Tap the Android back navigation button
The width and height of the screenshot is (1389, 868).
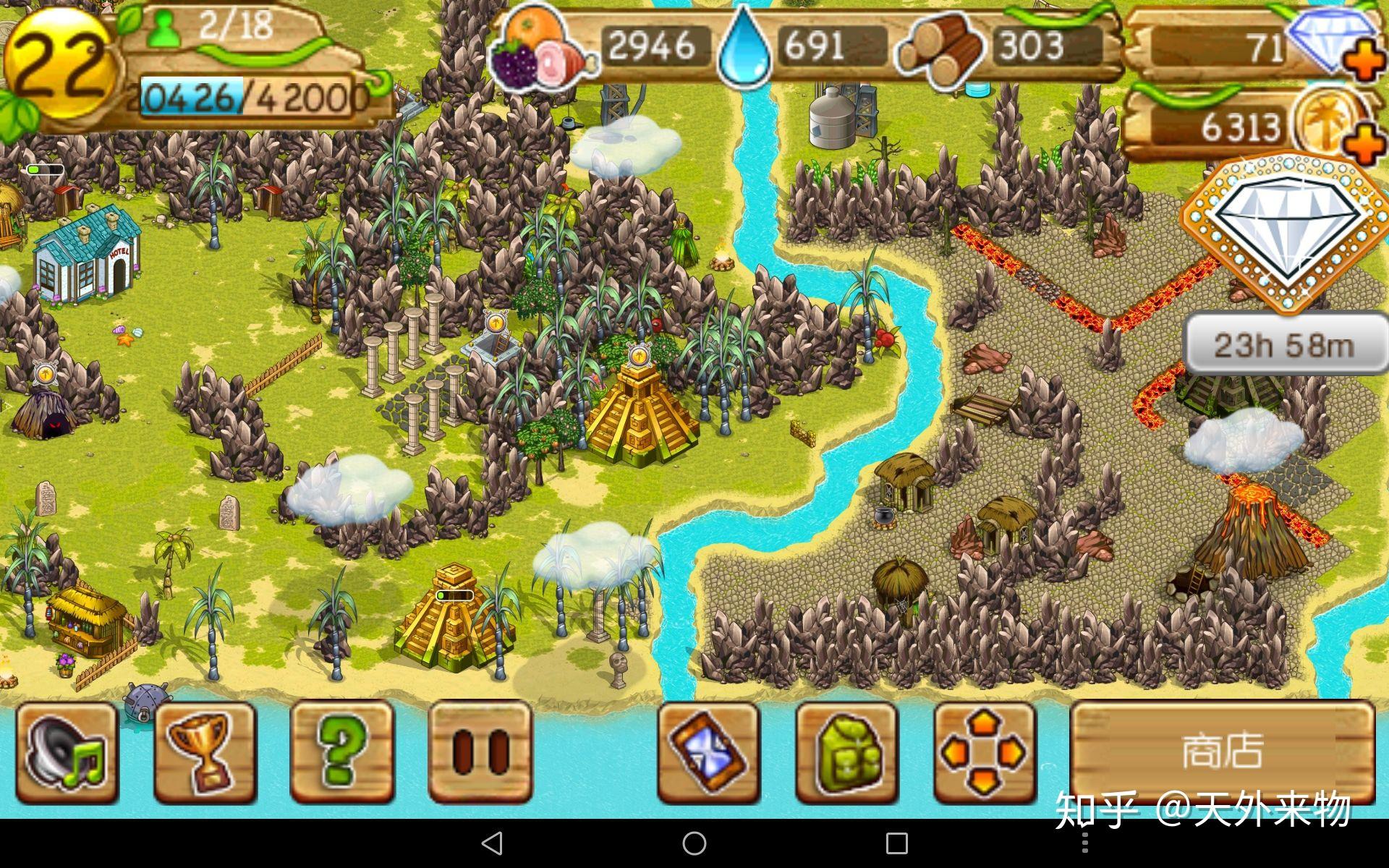492,843
